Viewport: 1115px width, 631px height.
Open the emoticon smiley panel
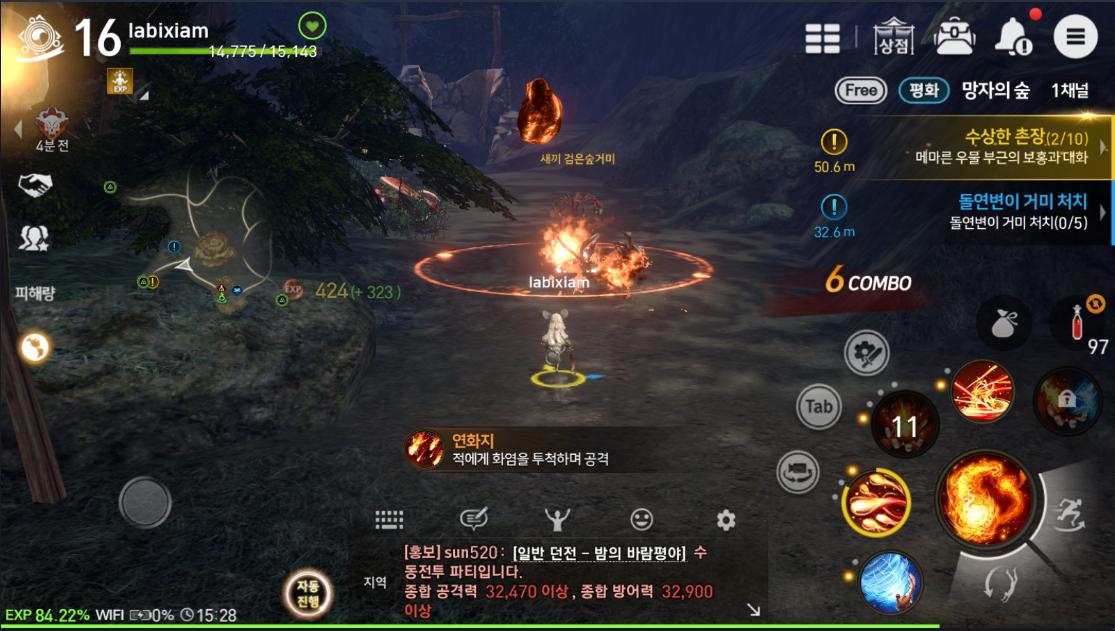click(x=641, y=519)
